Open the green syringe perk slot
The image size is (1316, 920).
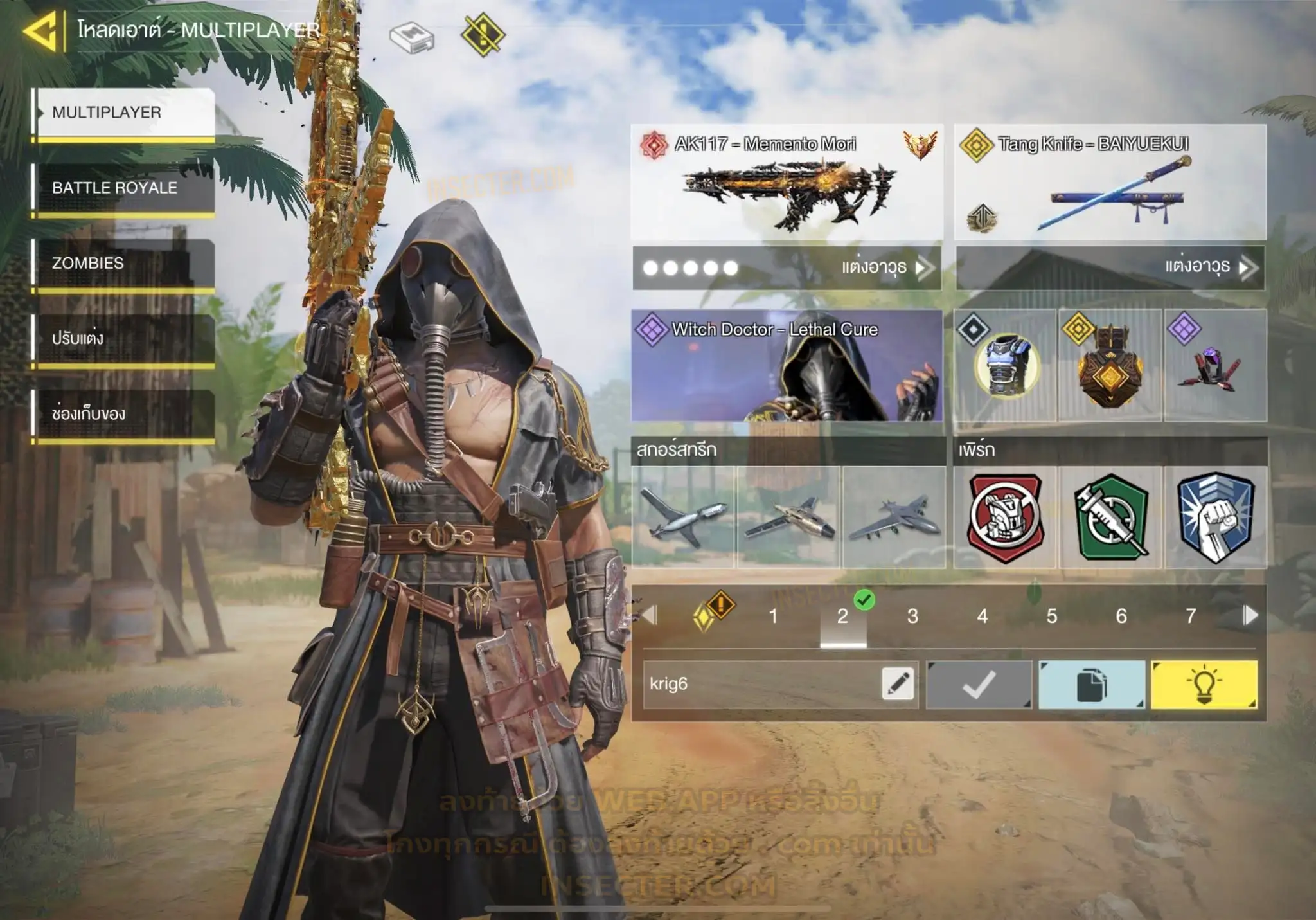tap(1110, 518)
